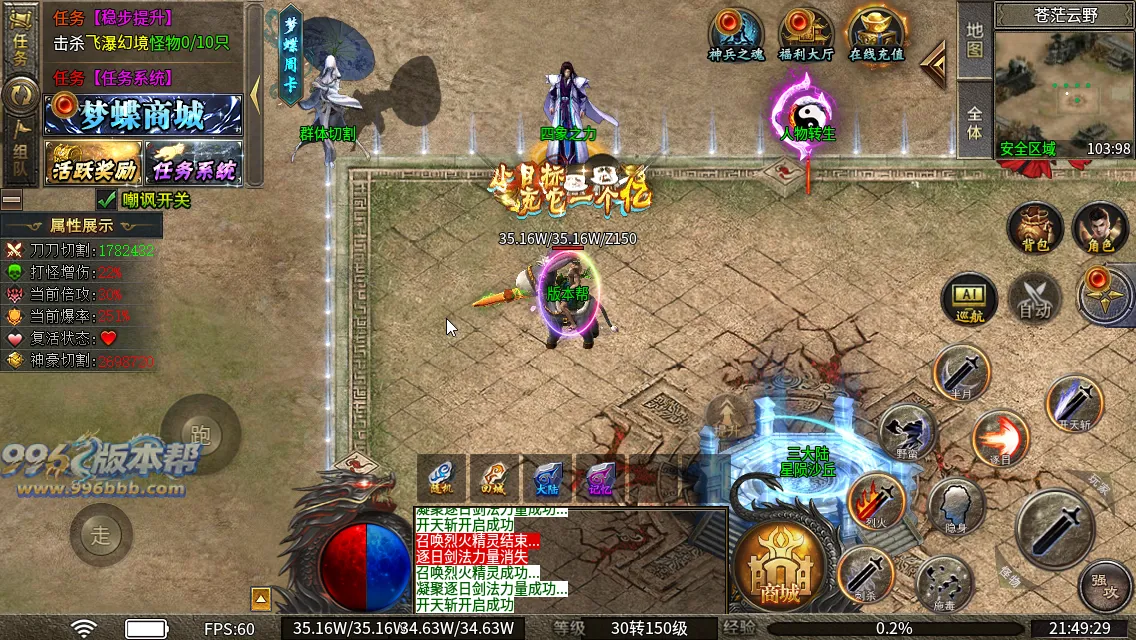This screenshot has height=640, width=1136.
Task: Toggle 自动 auto-combat button
Action: point(1034,299)
